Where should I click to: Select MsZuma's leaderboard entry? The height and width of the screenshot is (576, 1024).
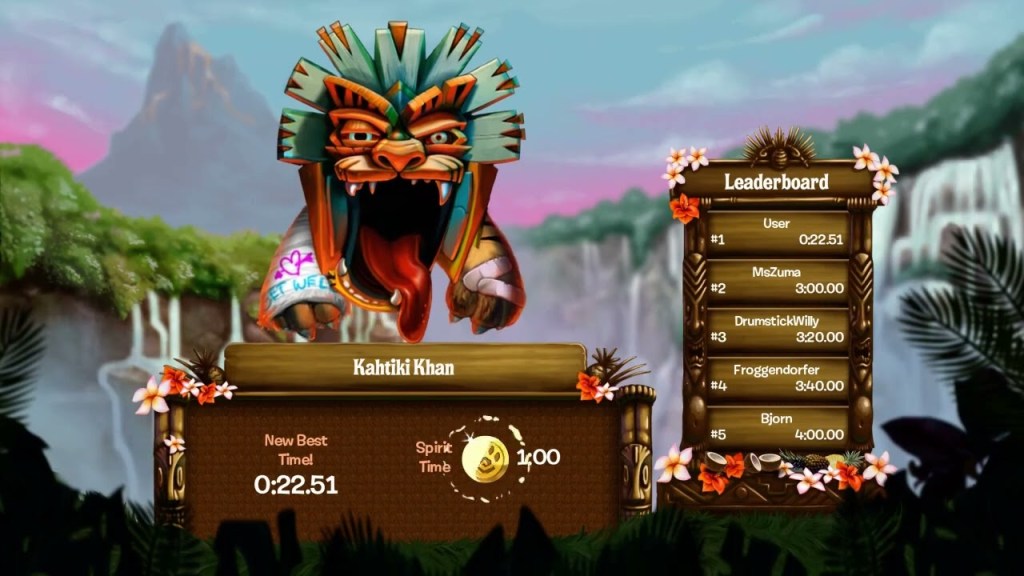[x=777, y=279]
